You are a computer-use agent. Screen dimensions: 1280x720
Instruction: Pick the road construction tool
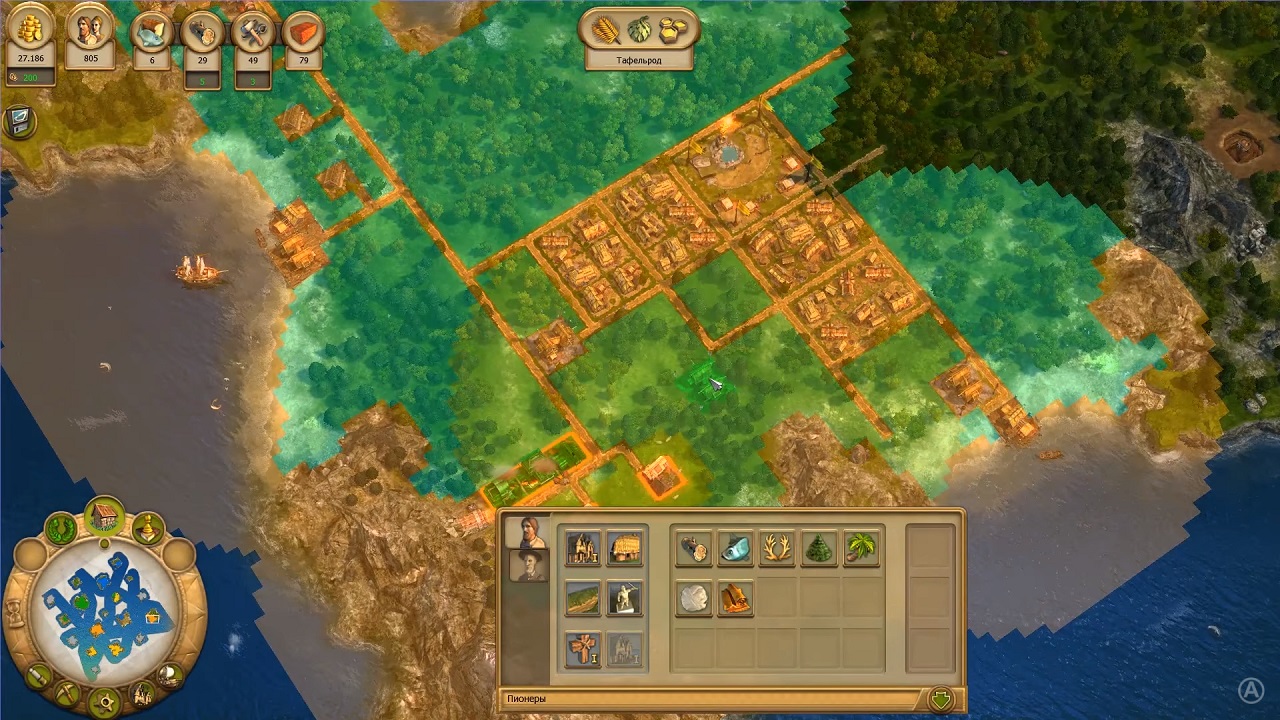coord(583,598)
